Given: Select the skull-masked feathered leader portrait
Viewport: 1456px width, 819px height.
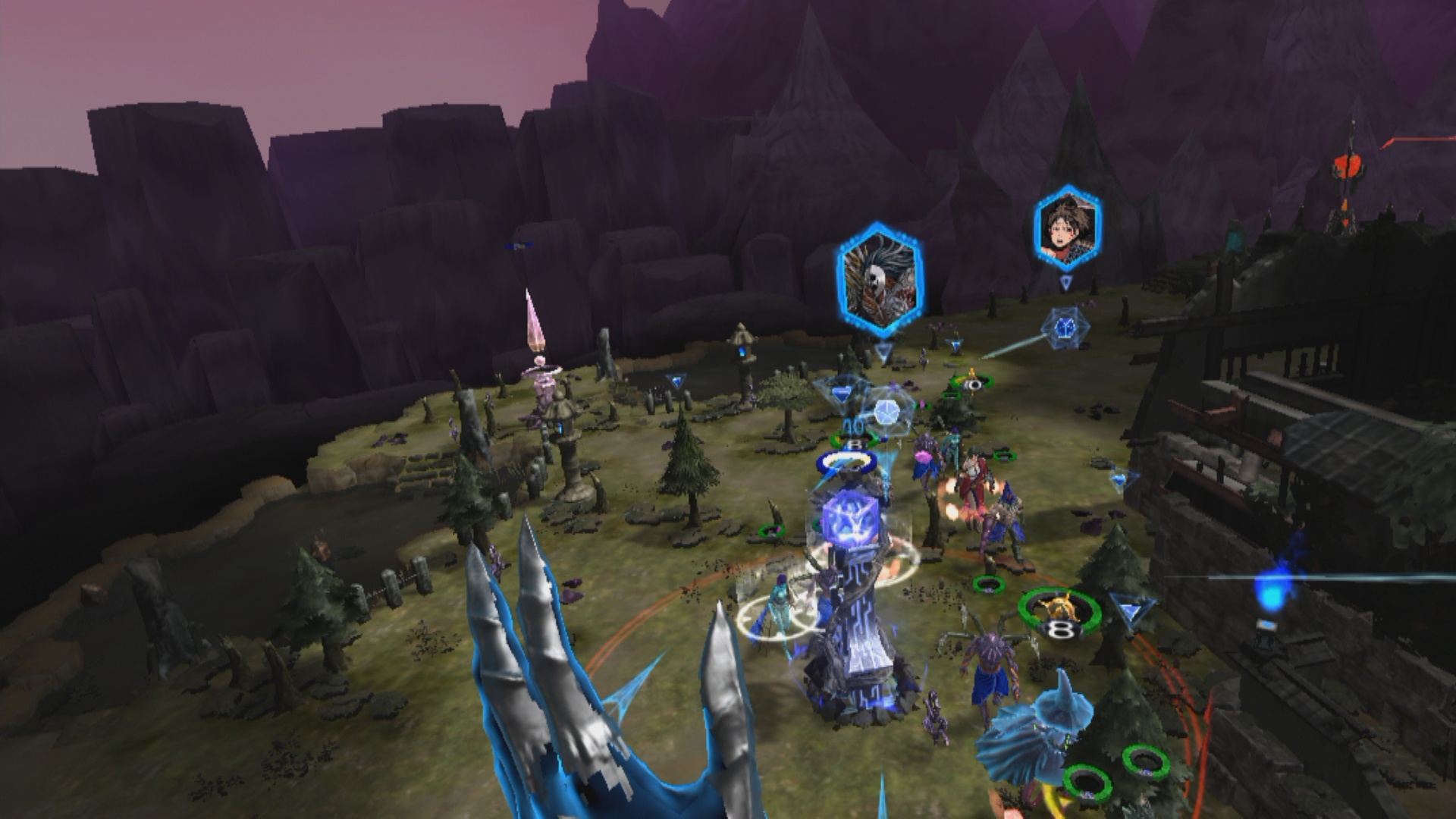Looking at the screenshot, I should tap(880, 280).
